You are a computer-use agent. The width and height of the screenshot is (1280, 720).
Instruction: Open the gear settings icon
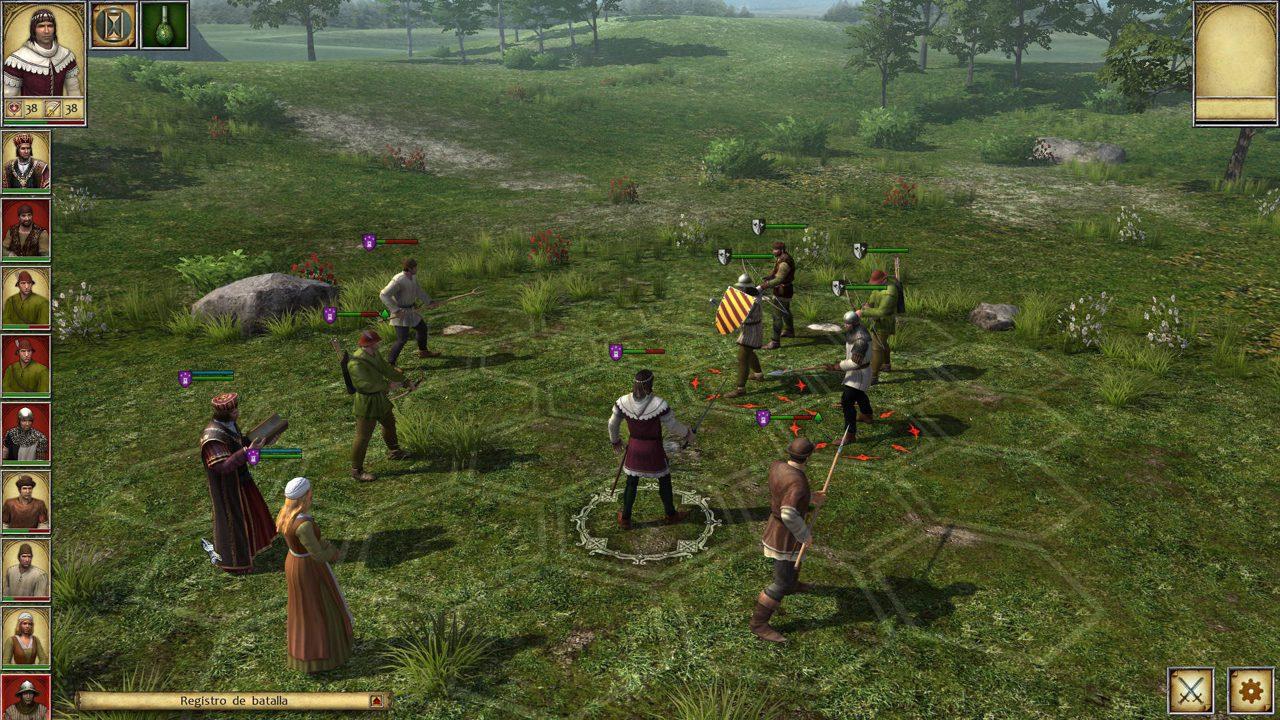pyautogui.click(x=1249, y=690)
